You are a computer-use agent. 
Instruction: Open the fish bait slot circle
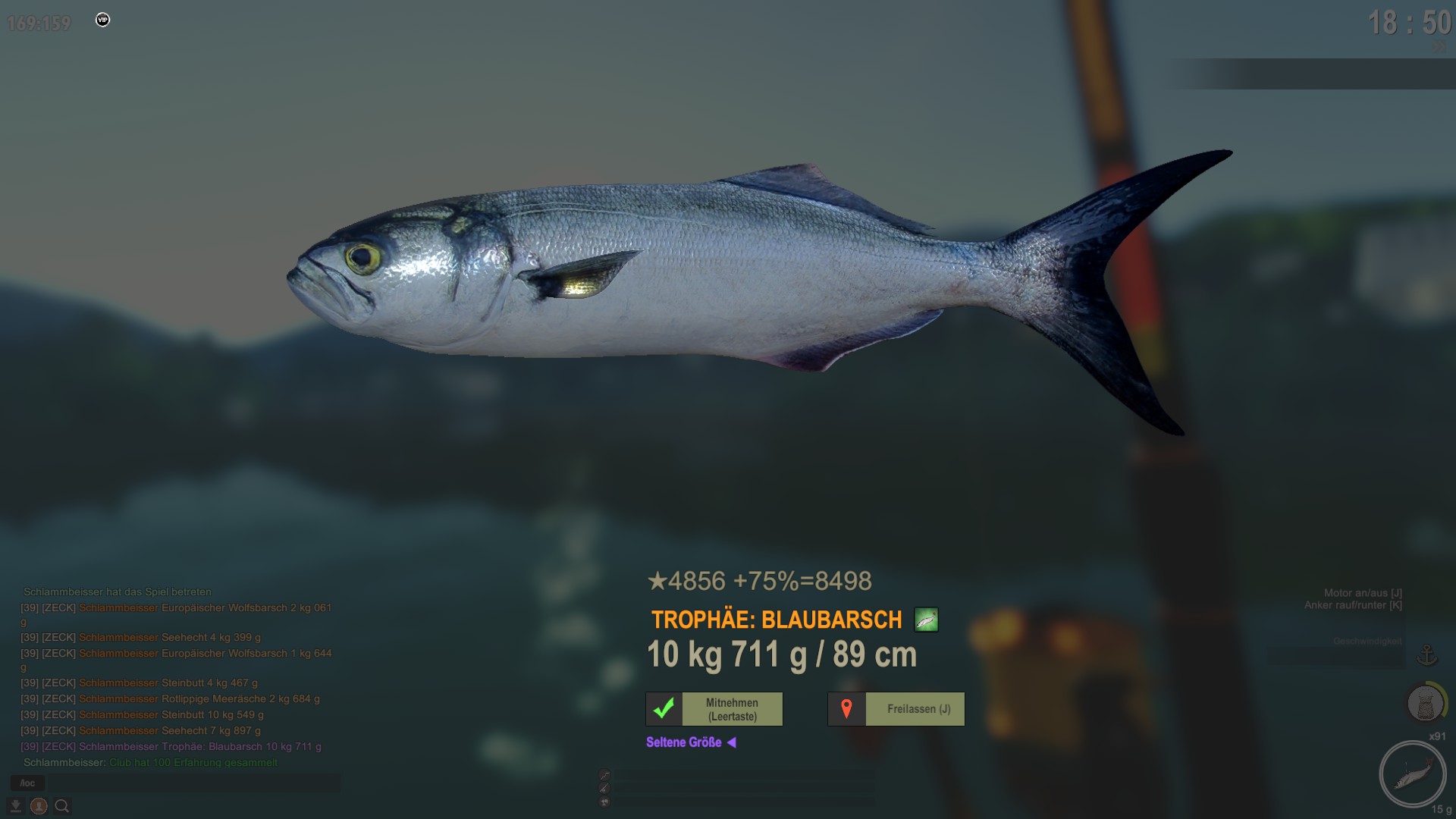1412,773
